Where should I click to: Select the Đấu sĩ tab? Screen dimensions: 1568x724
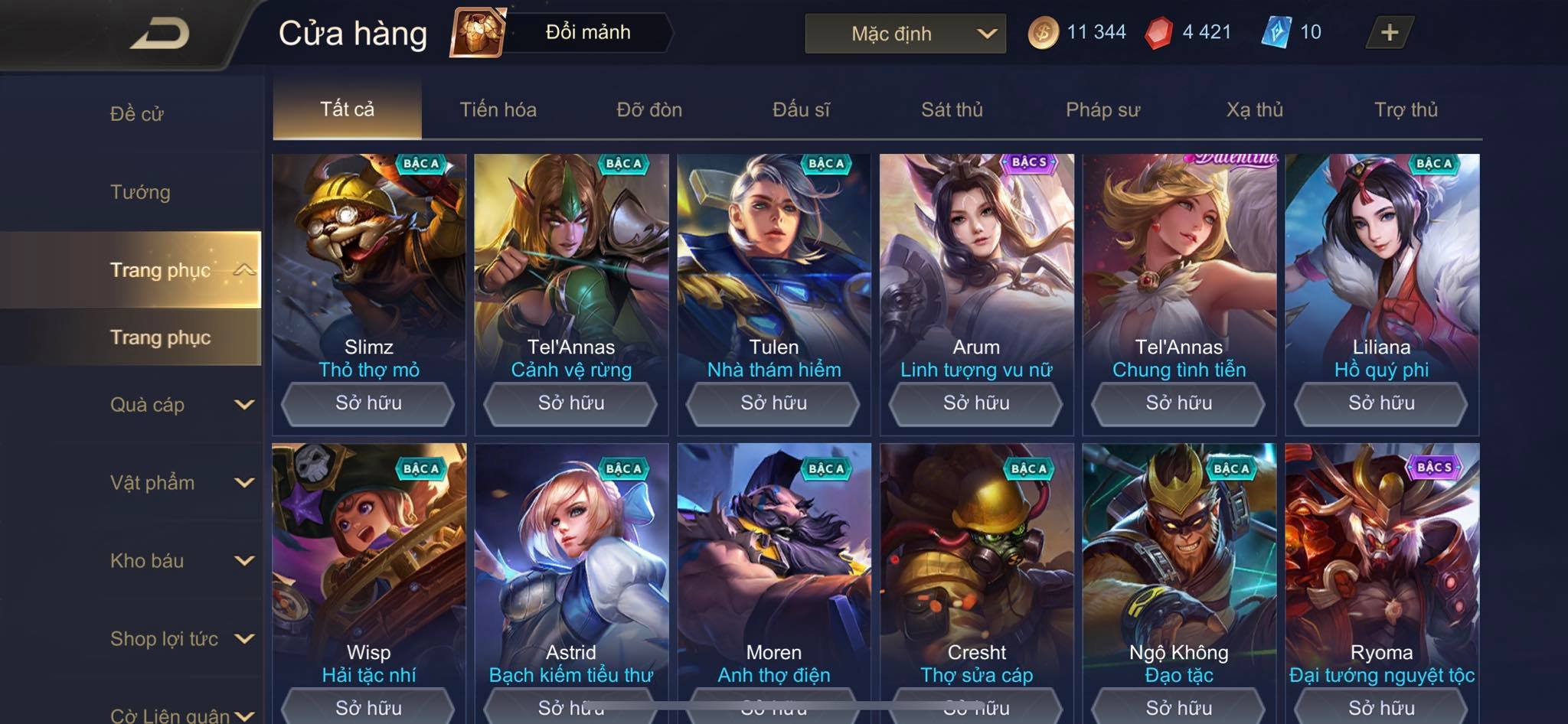[801, 109]
